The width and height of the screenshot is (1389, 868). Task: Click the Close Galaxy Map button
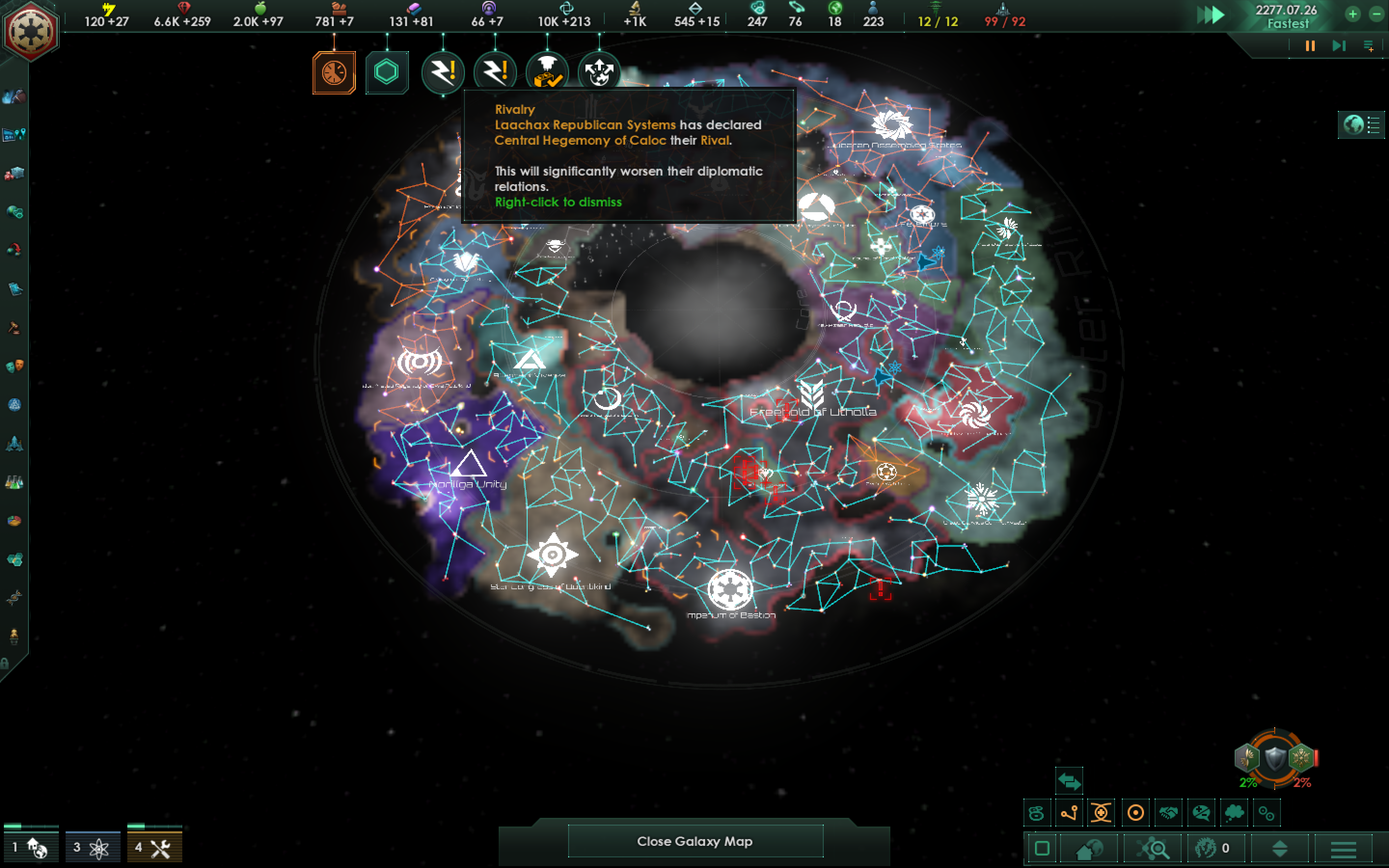click(695, 841)
